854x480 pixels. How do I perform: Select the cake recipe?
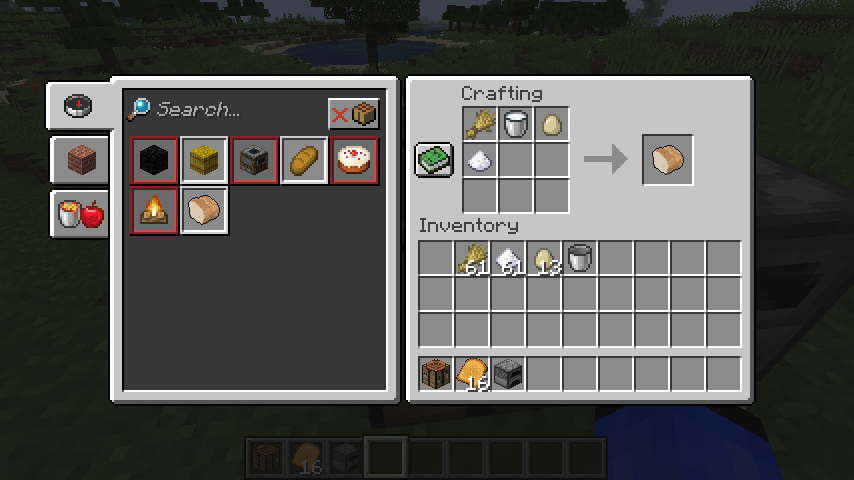tap(354, 161)
